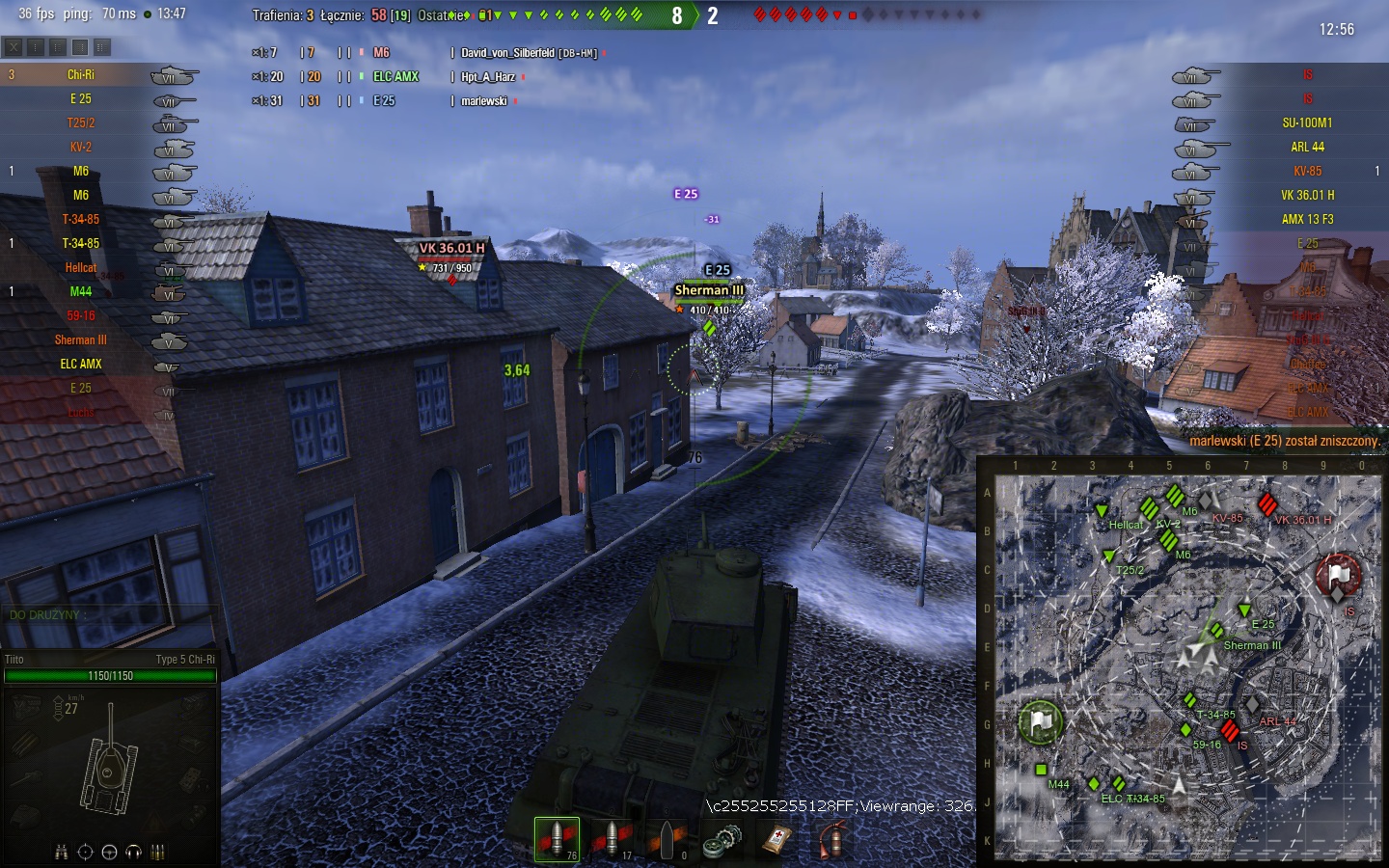The width and height of the screenshot is (1389, 868).
Task: Use the repair kit consumable
Action: (722, 841)
